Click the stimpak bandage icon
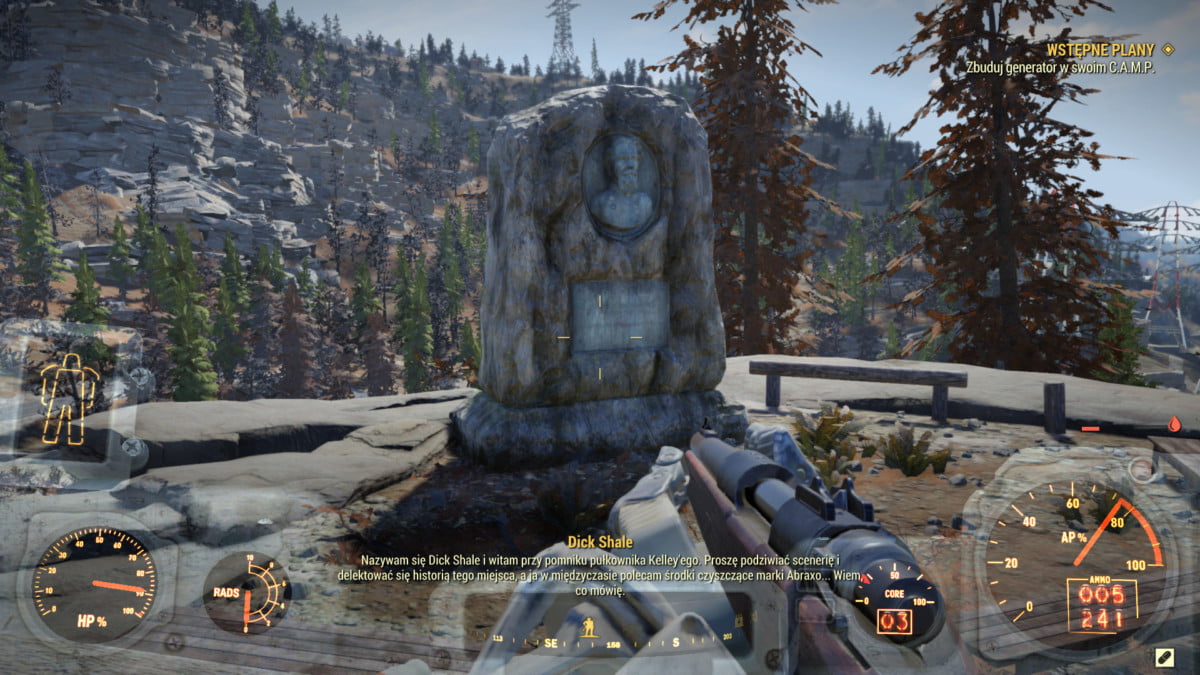This screenshot has width=1200, height=675. click(1163, 657)
